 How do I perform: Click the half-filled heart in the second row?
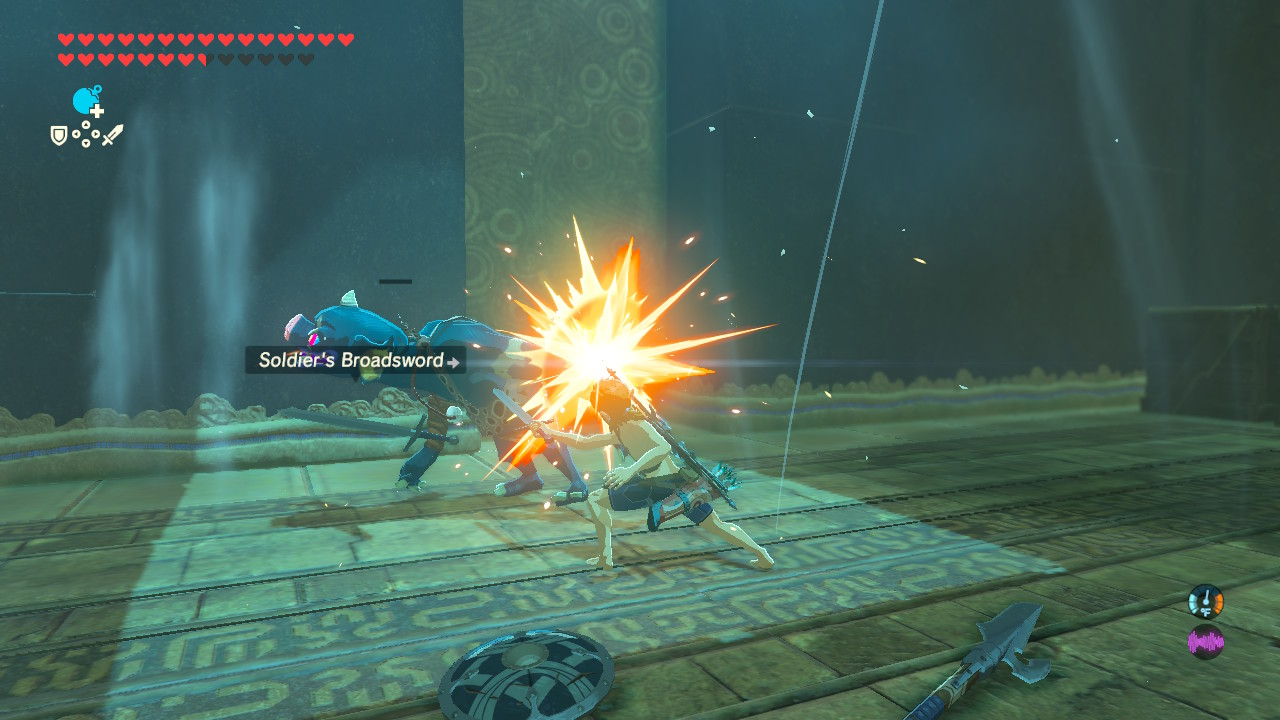201,58
